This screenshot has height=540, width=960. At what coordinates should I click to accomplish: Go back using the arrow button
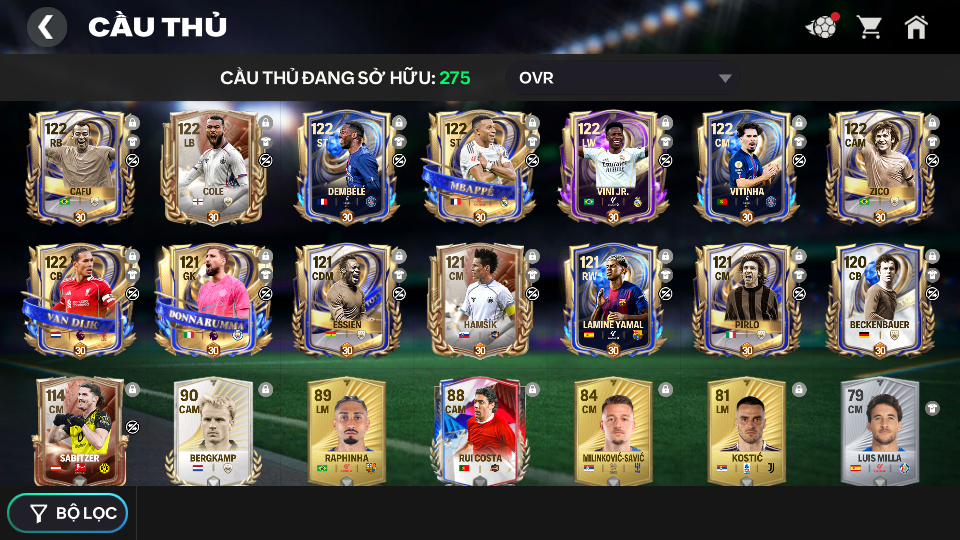(x=46, y=27)
